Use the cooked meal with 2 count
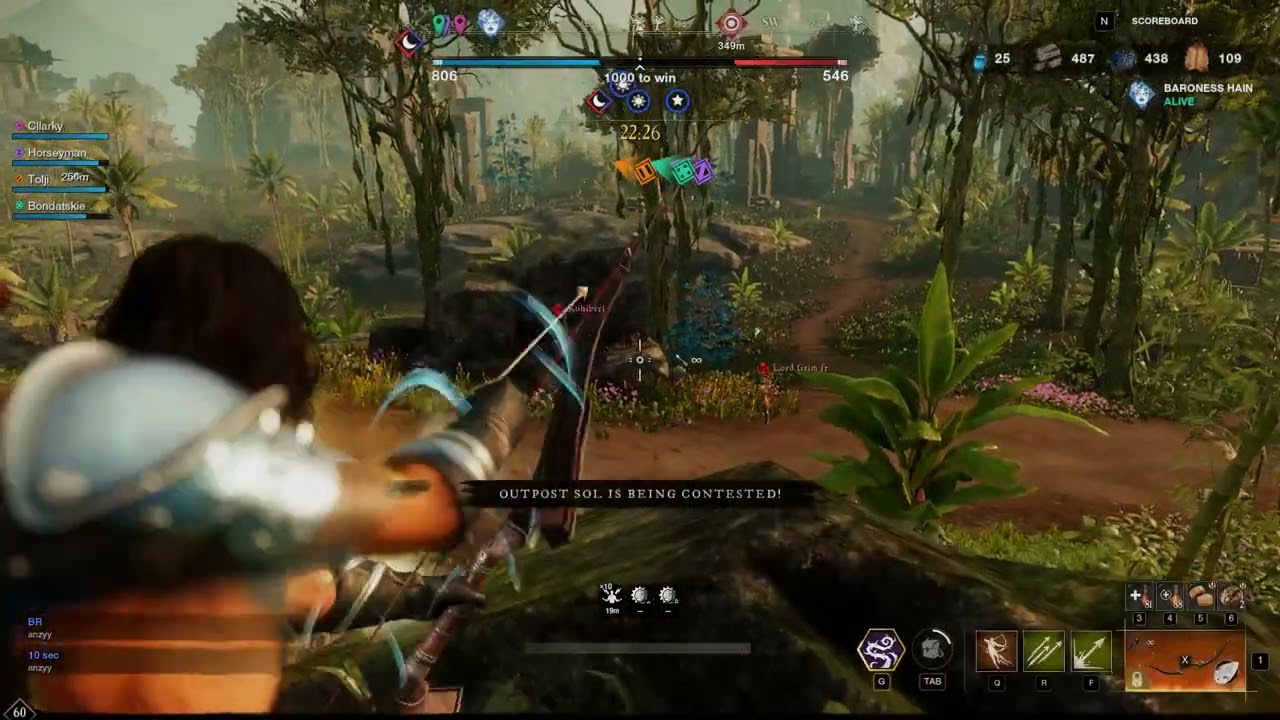 coord(1232,597)
